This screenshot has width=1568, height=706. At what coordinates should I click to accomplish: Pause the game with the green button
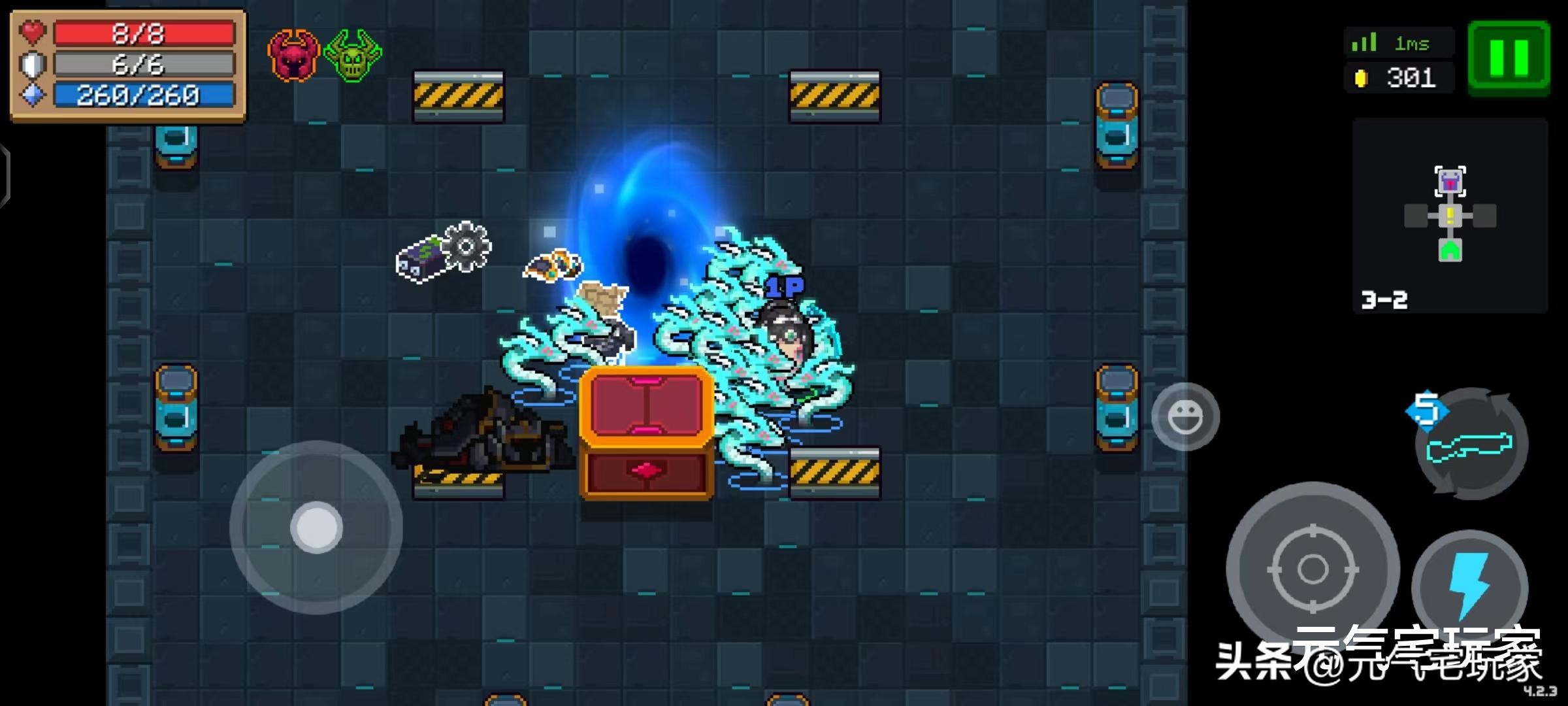click(x=1509, y=58)
